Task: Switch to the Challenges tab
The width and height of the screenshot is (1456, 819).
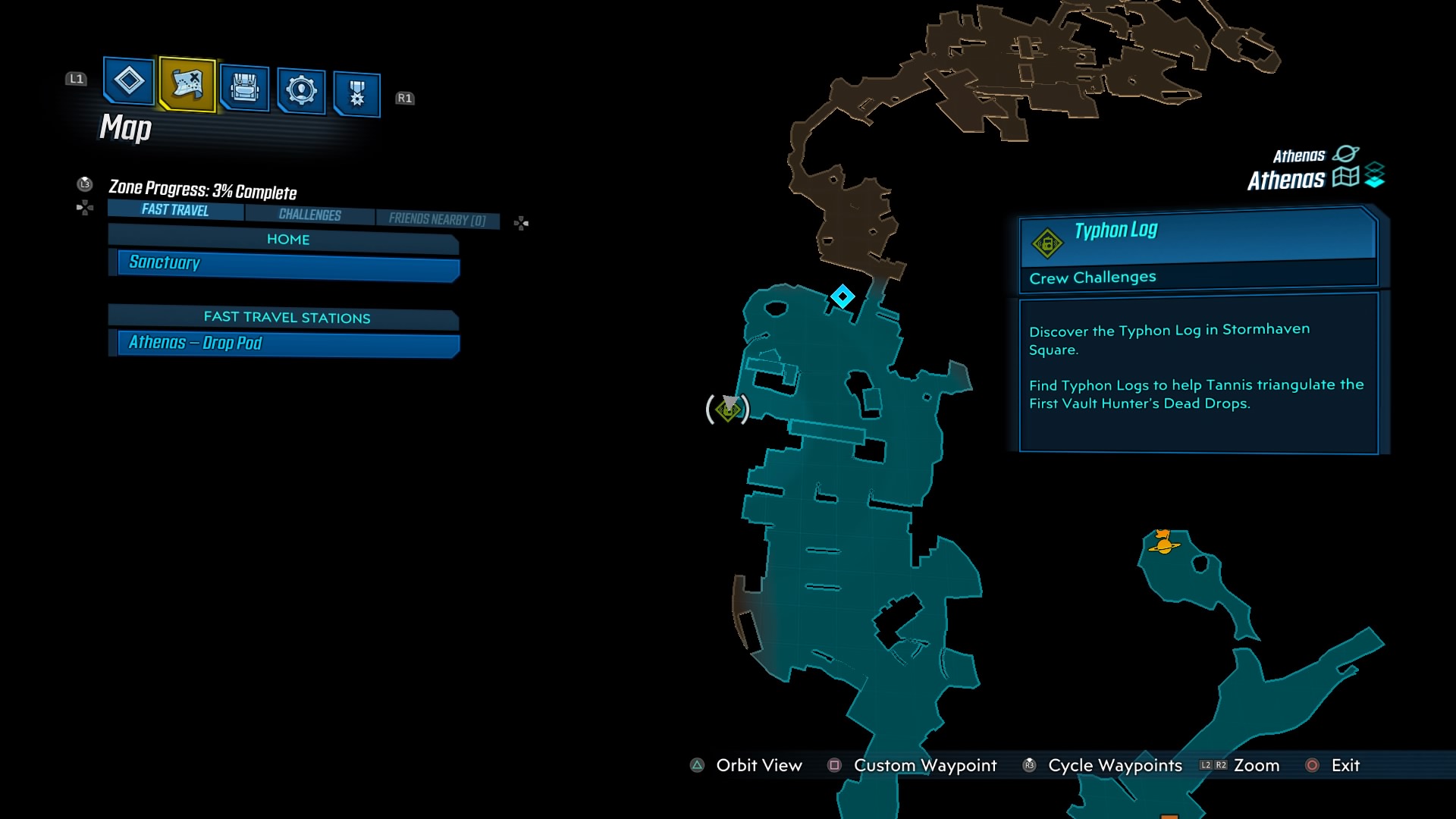Action: tap(308, 215)
